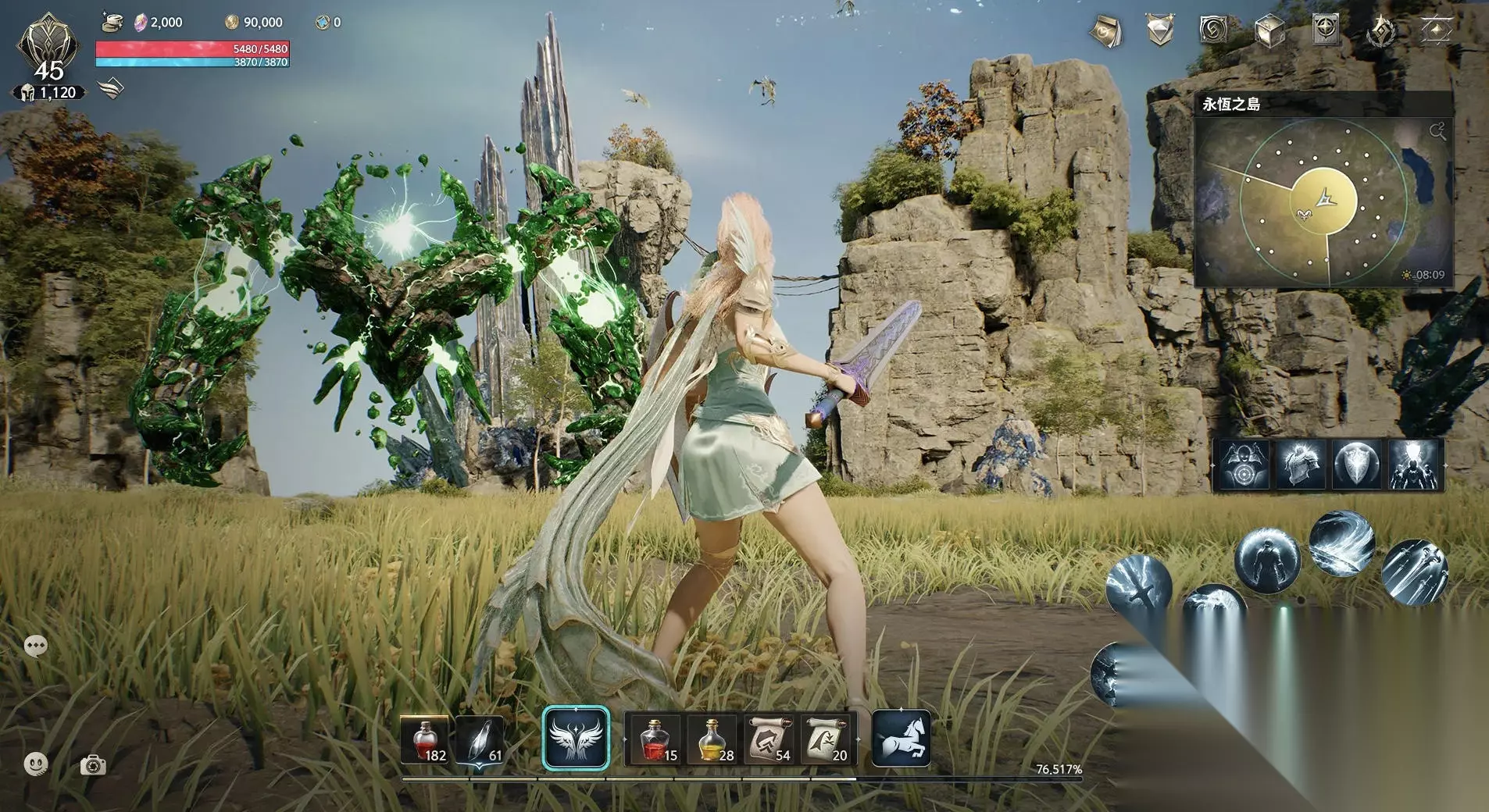
Task: Select the white feather slot showing 61
Action: click(x=479, y=740)
